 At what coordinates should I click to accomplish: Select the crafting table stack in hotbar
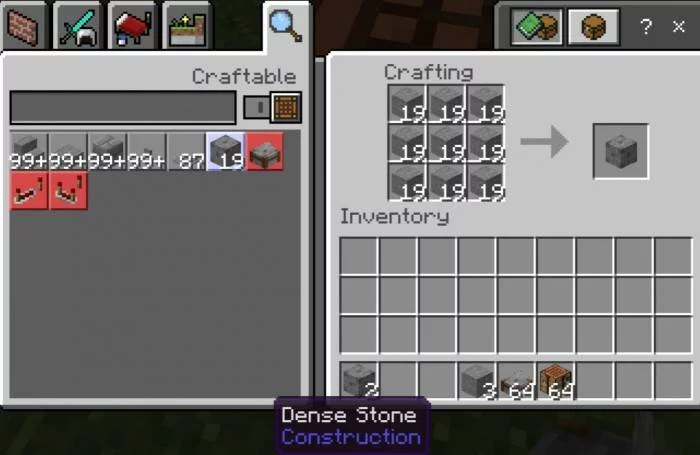[x=555, y=380]
